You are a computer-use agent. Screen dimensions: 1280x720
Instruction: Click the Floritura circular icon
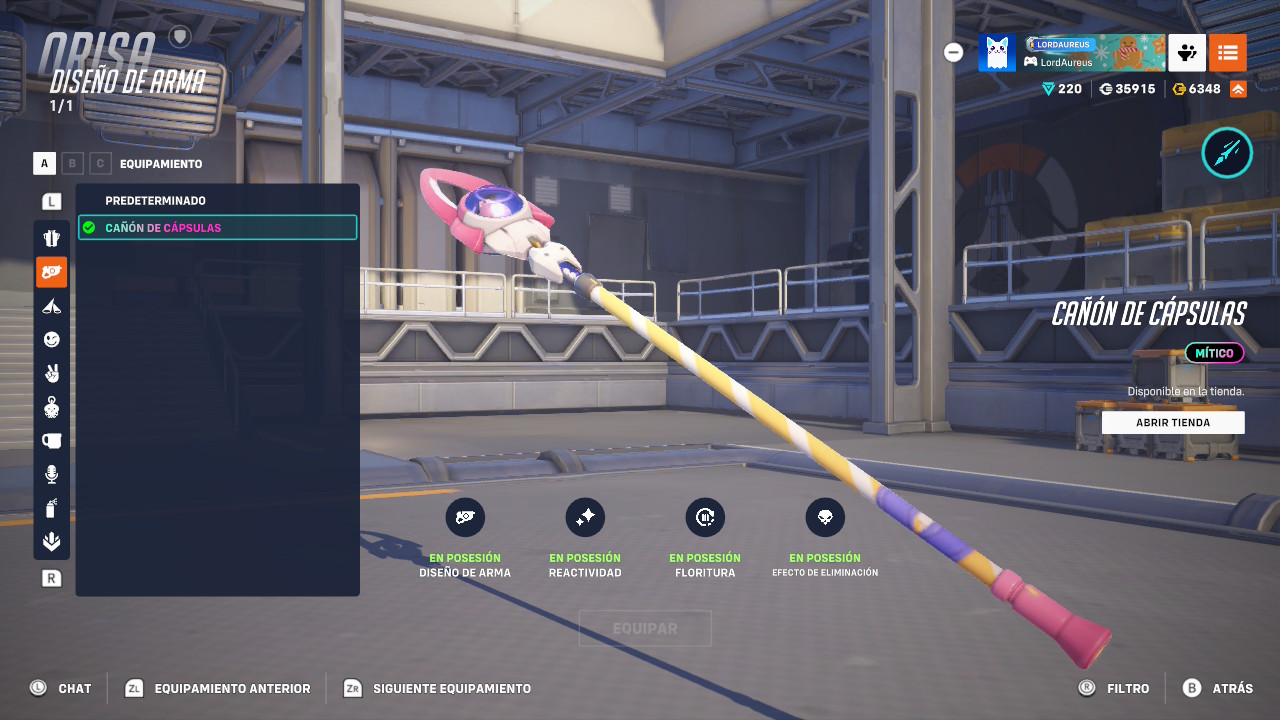click(705, 517)
